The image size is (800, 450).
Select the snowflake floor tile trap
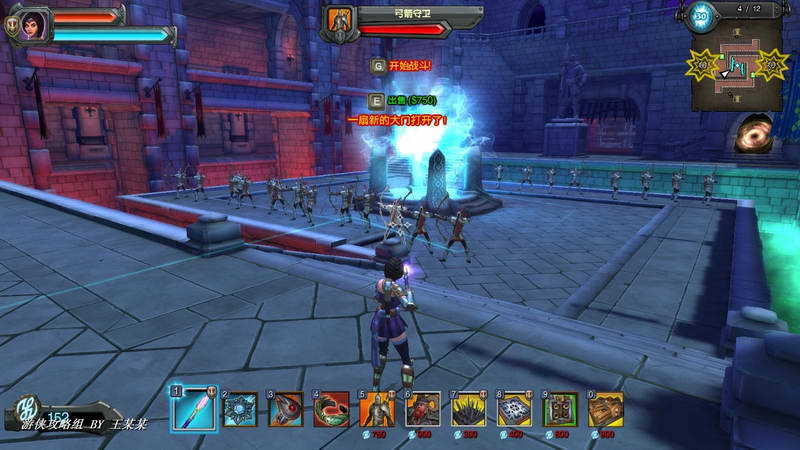[515, 409]
